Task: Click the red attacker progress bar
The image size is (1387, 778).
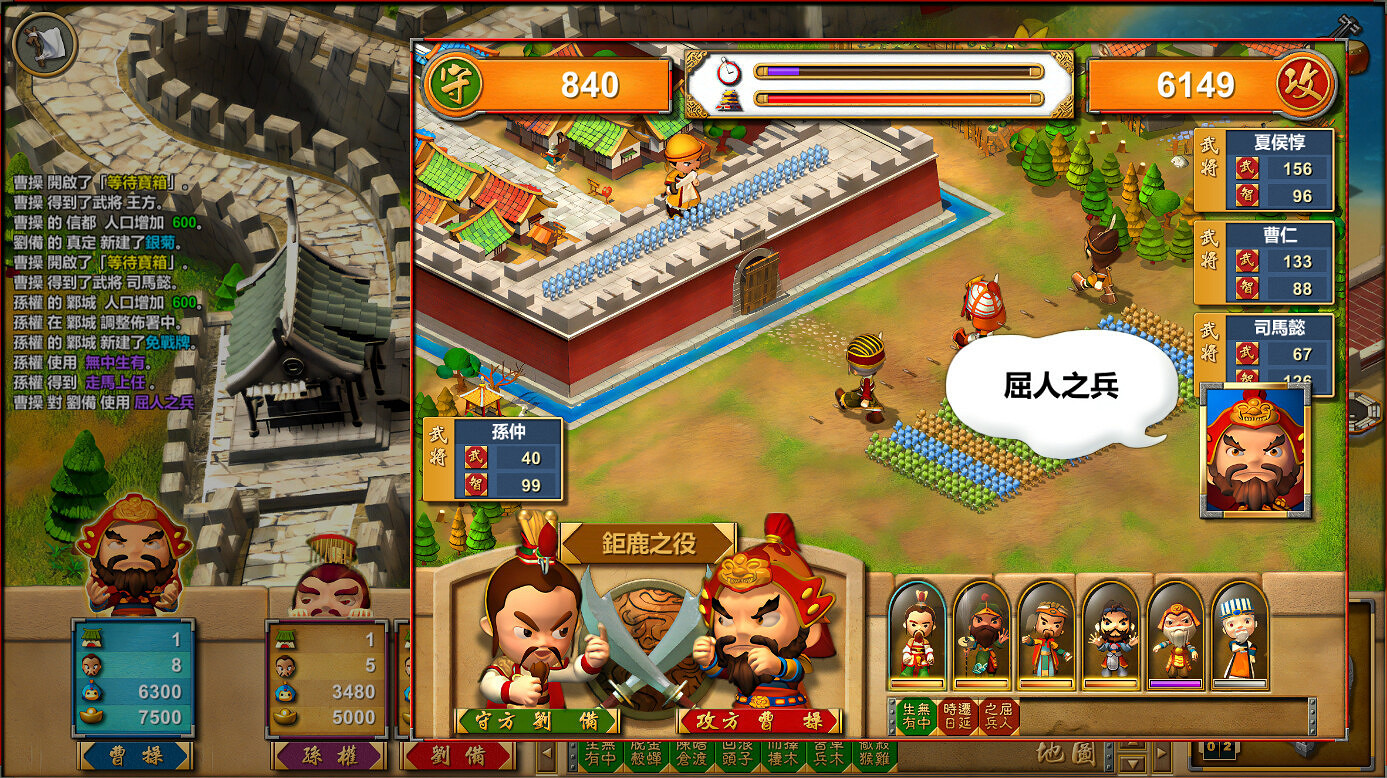Action: click(900, 98)
